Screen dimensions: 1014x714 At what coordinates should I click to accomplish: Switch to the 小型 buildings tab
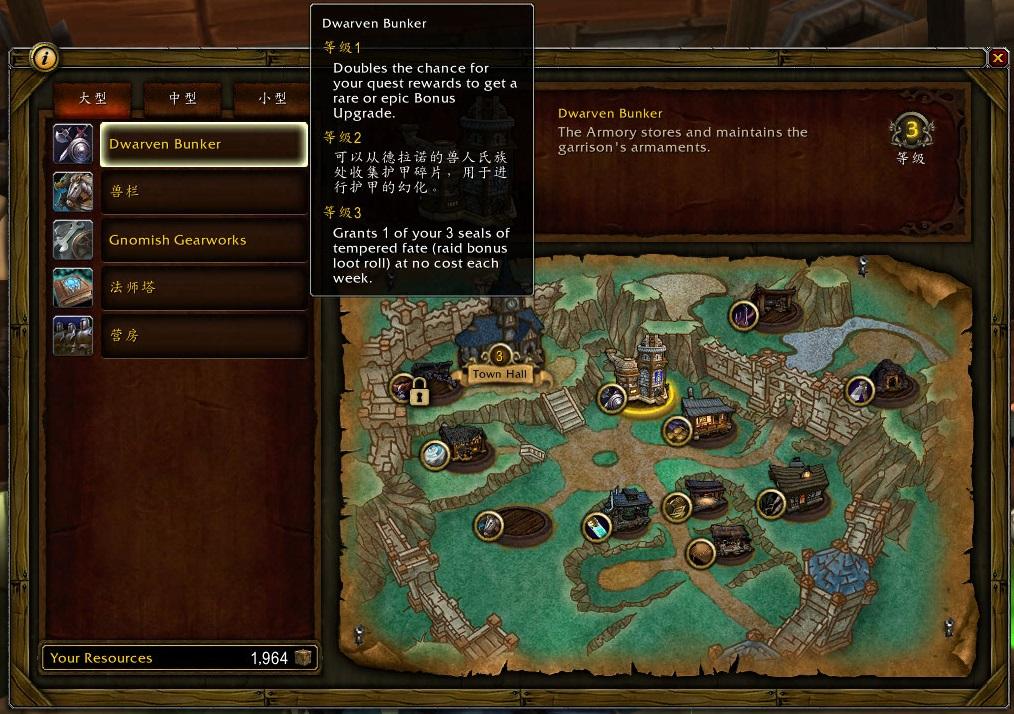coord(272,98)
